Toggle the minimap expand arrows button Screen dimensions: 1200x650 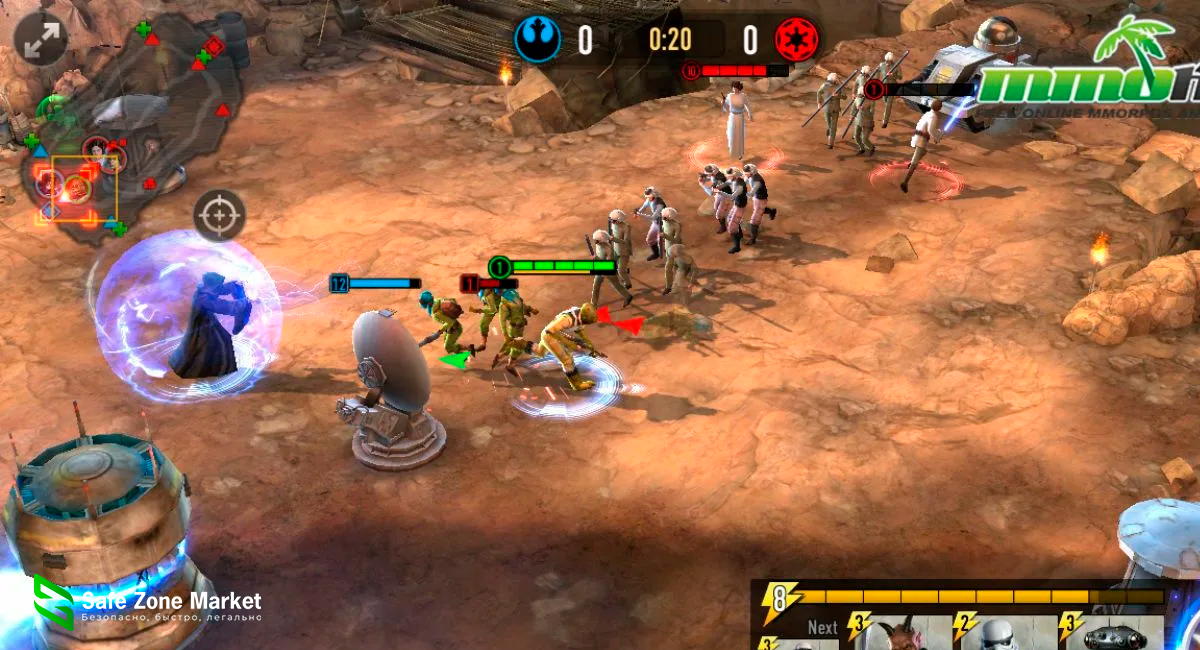pos(40,40)
